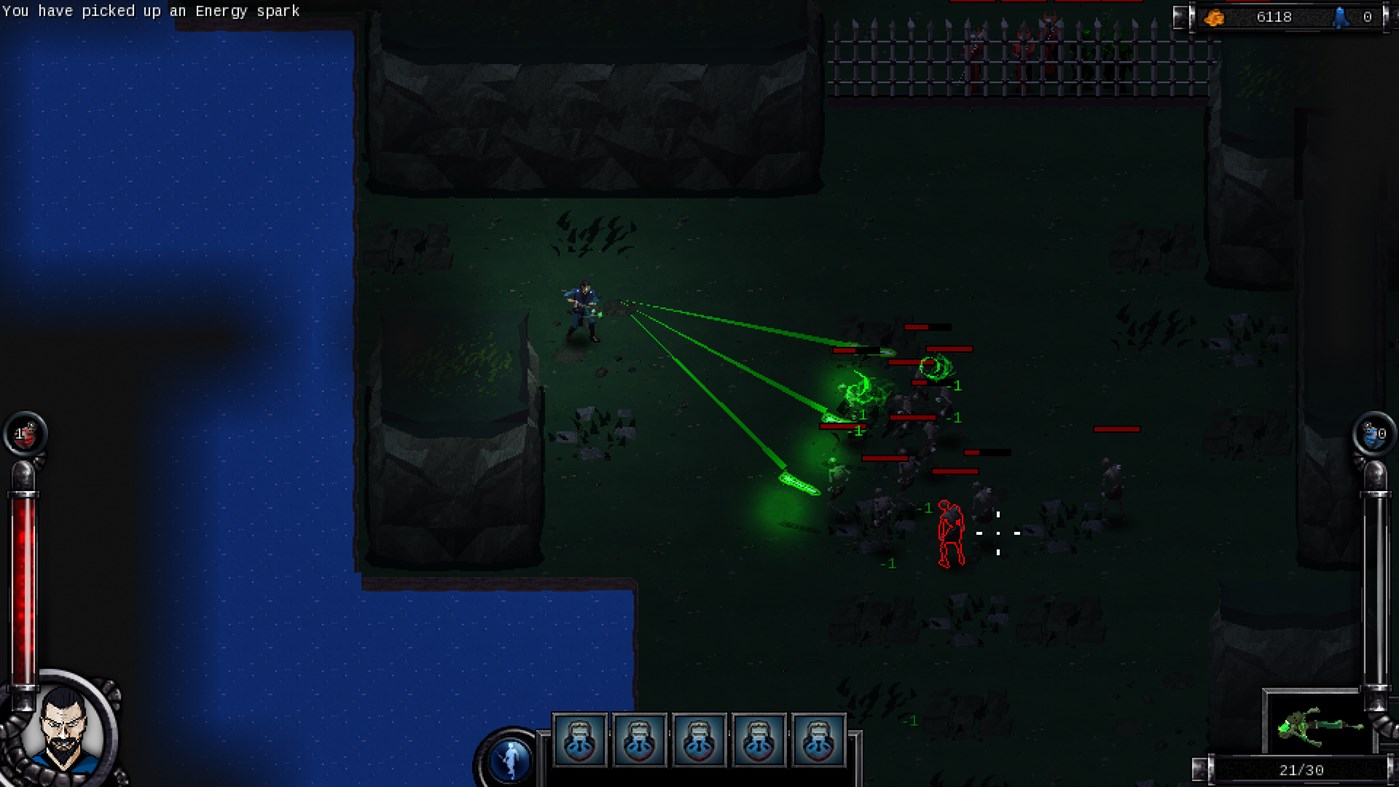Click the Energy spark pickup message
This screenshot has height=787, width=1399.
(x=150, y=11)
